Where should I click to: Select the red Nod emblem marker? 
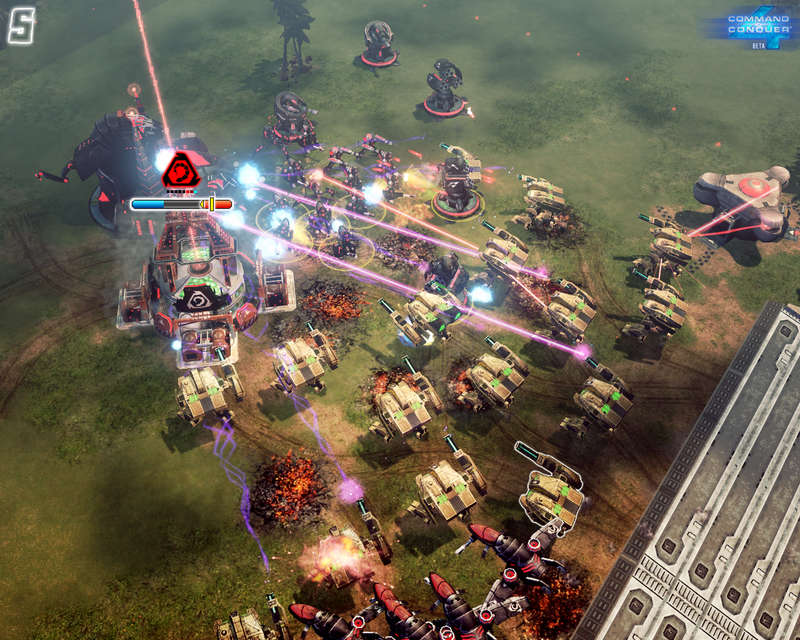click(x=181, y=170)
